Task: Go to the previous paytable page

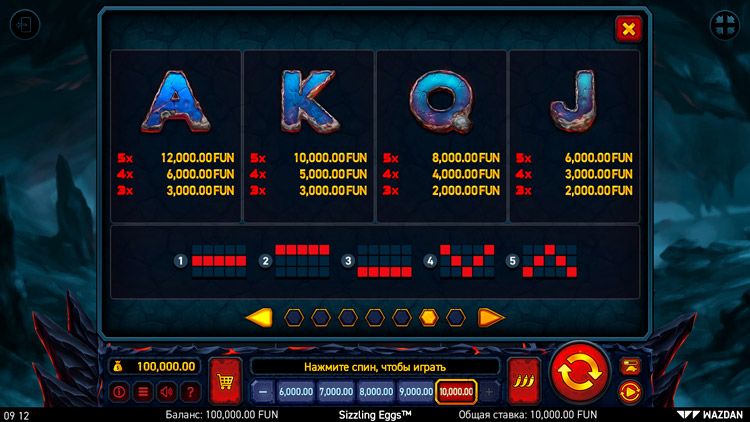Action: [259, 318]
